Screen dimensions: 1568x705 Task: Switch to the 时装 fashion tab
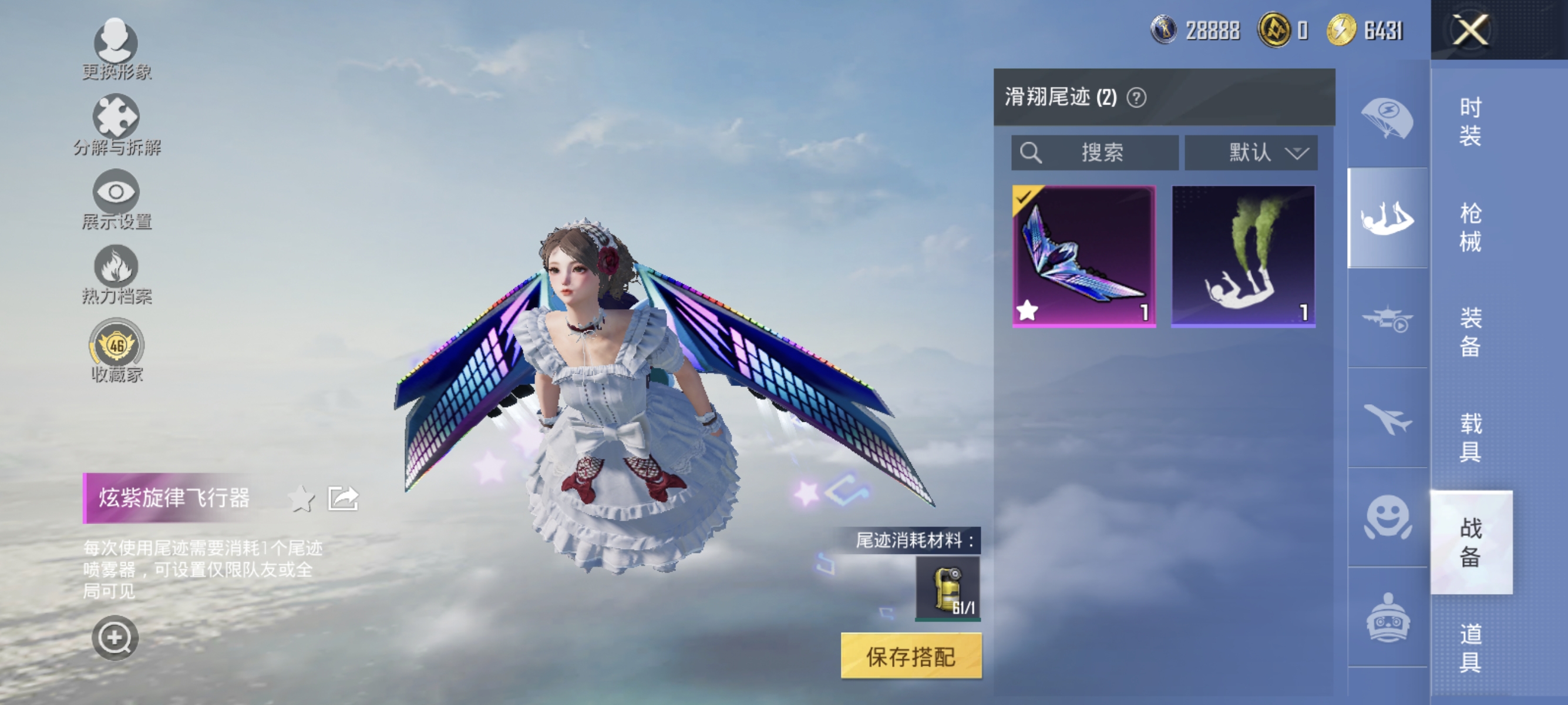click(x=1468, y=123)
